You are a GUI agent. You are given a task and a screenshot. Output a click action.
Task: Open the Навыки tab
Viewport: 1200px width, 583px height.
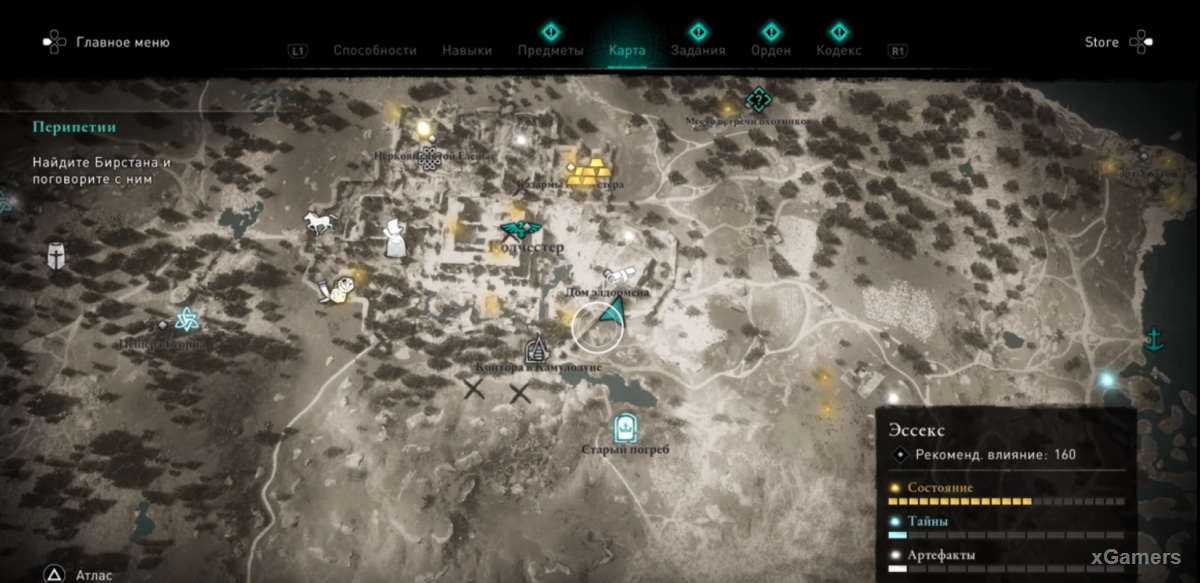click(467, 50)
